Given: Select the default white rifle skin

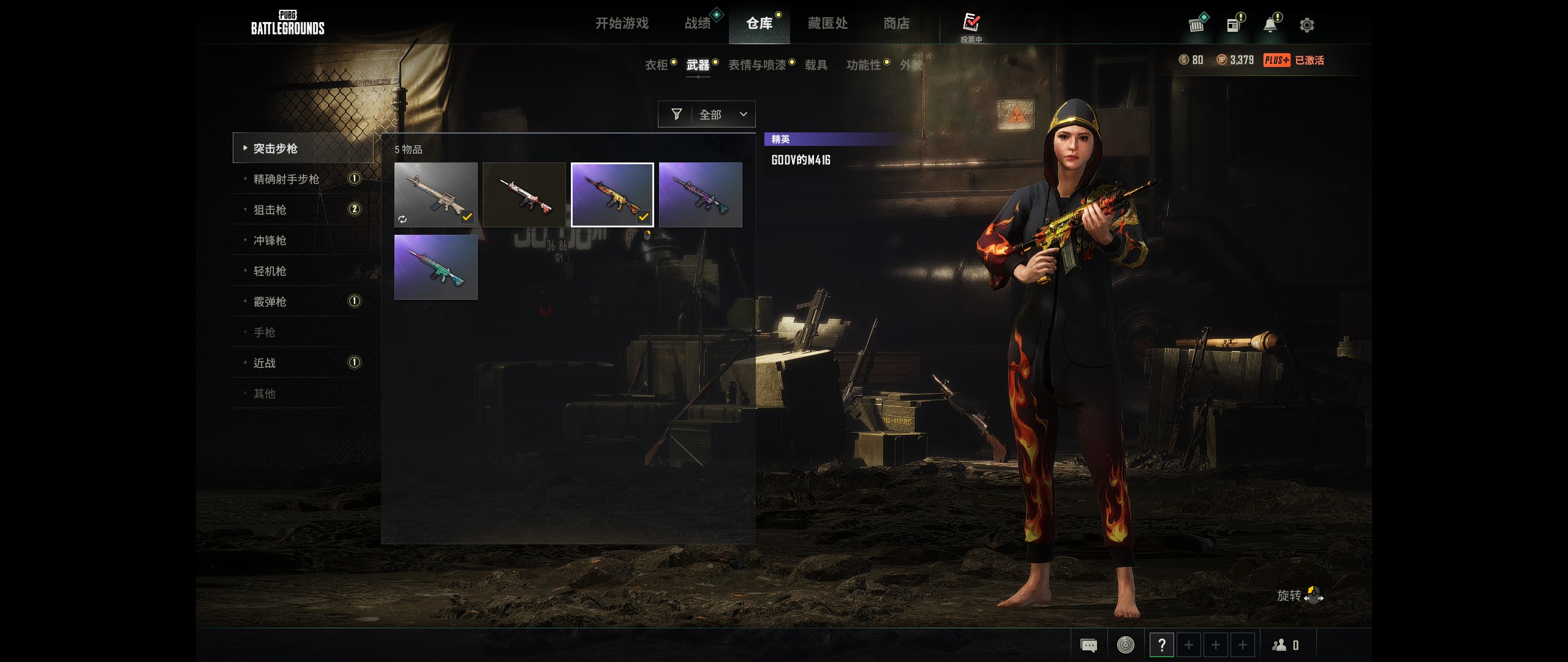Looking at the screenshot, I should (x=435, y=194).
